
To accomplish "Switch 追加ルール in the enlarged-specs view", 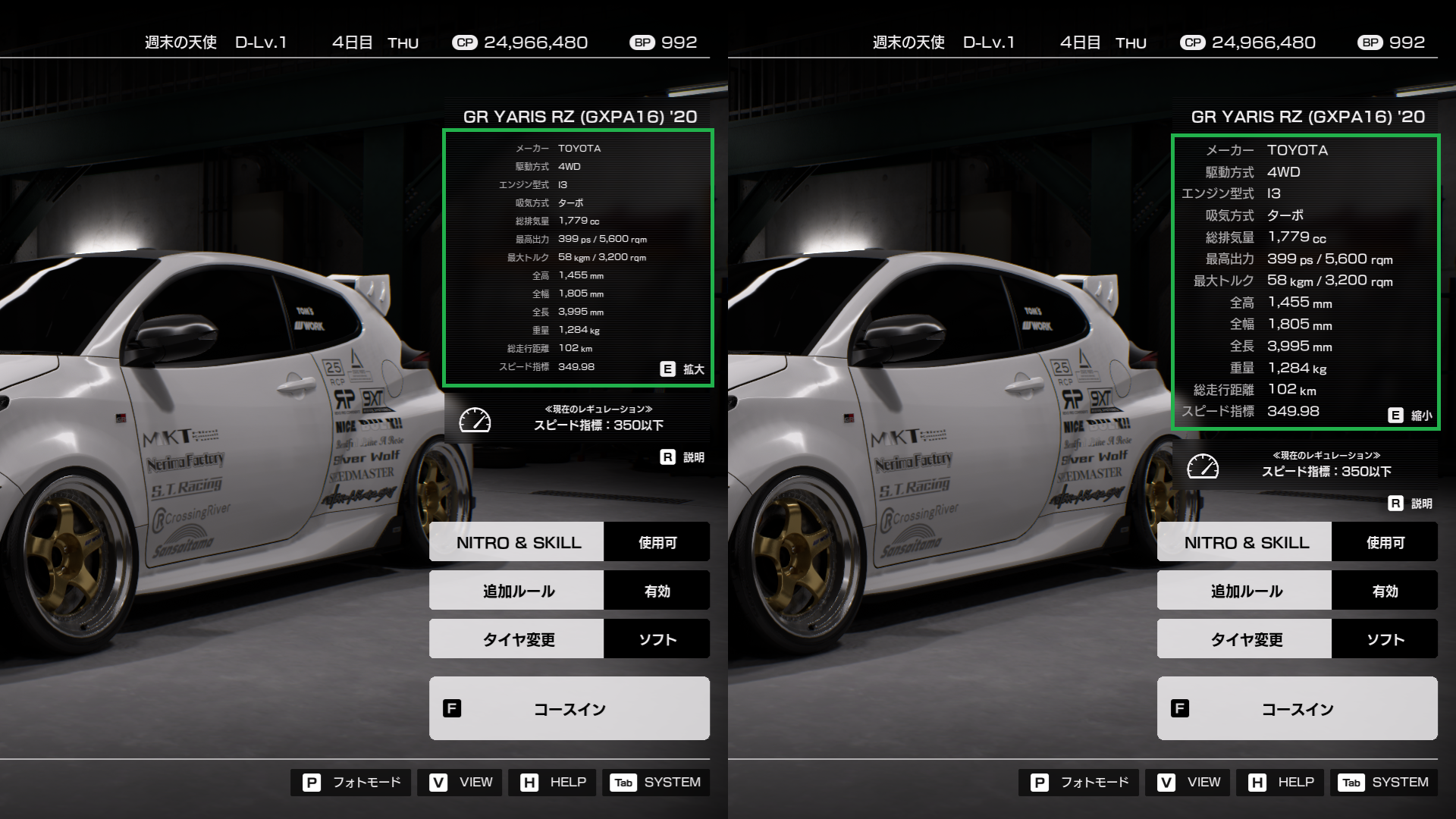I will 1297,591.
